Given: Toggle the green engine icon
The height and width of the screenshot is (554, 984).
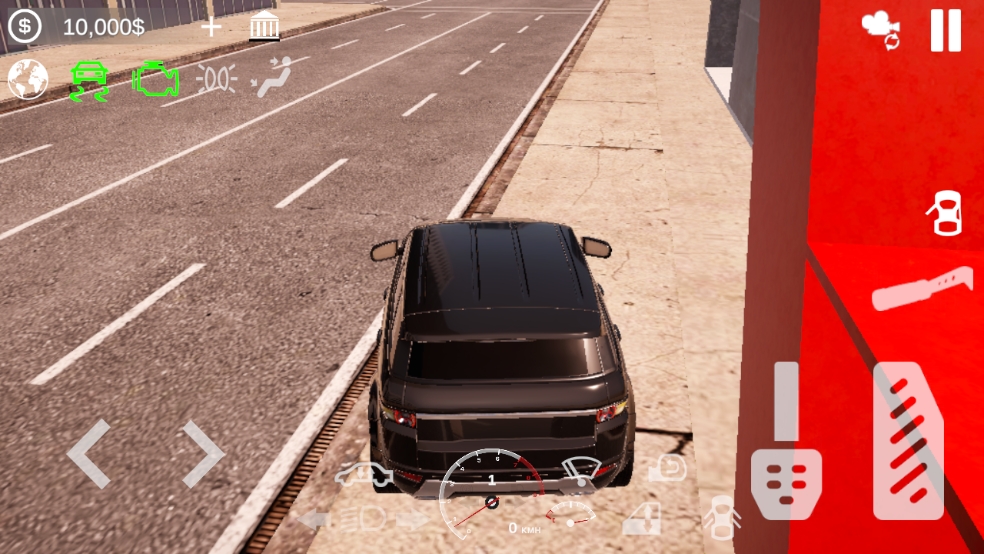Looking at the screenshot, I should (155, 79).
